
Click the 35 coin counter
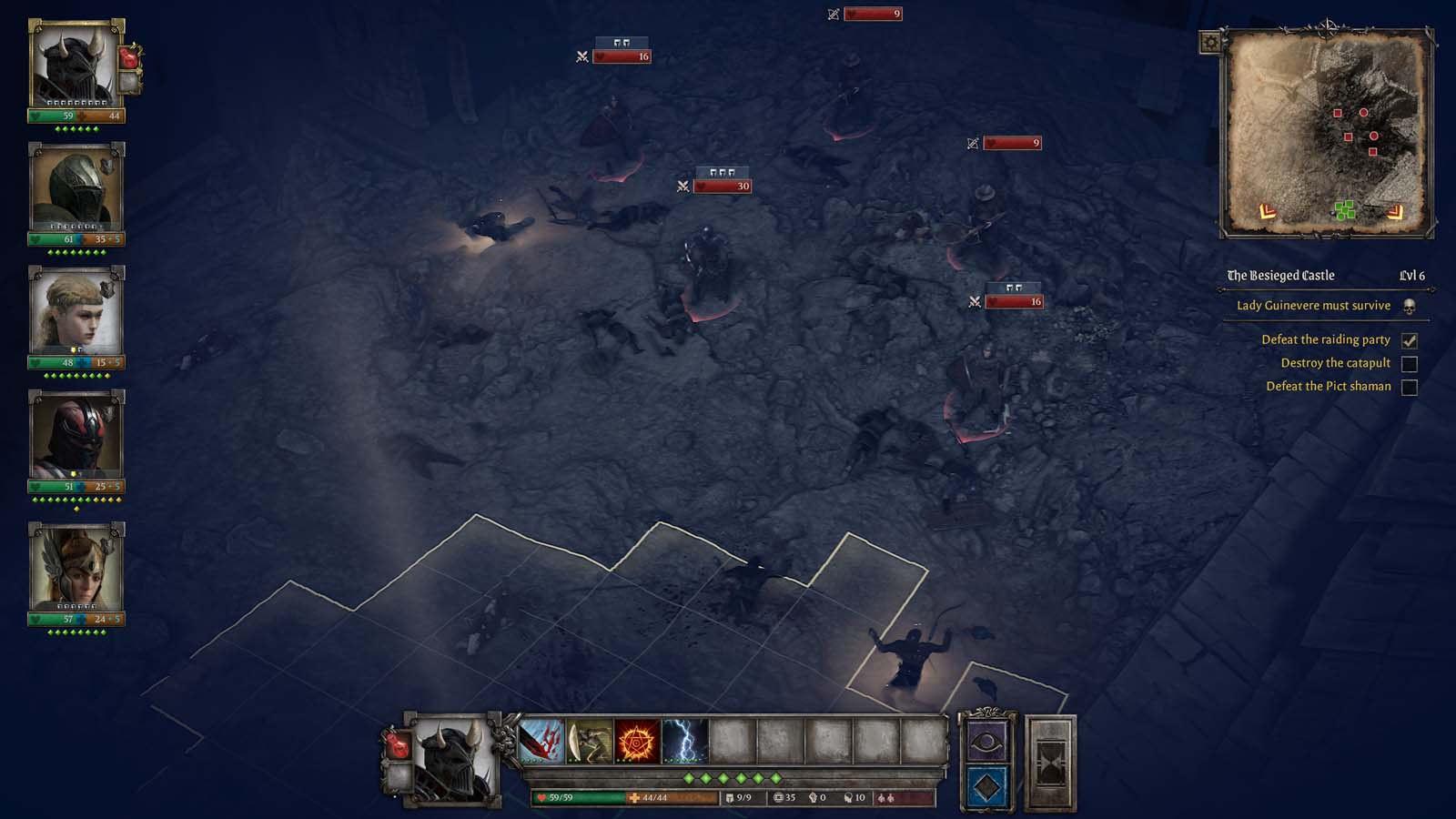click(783, 797)
